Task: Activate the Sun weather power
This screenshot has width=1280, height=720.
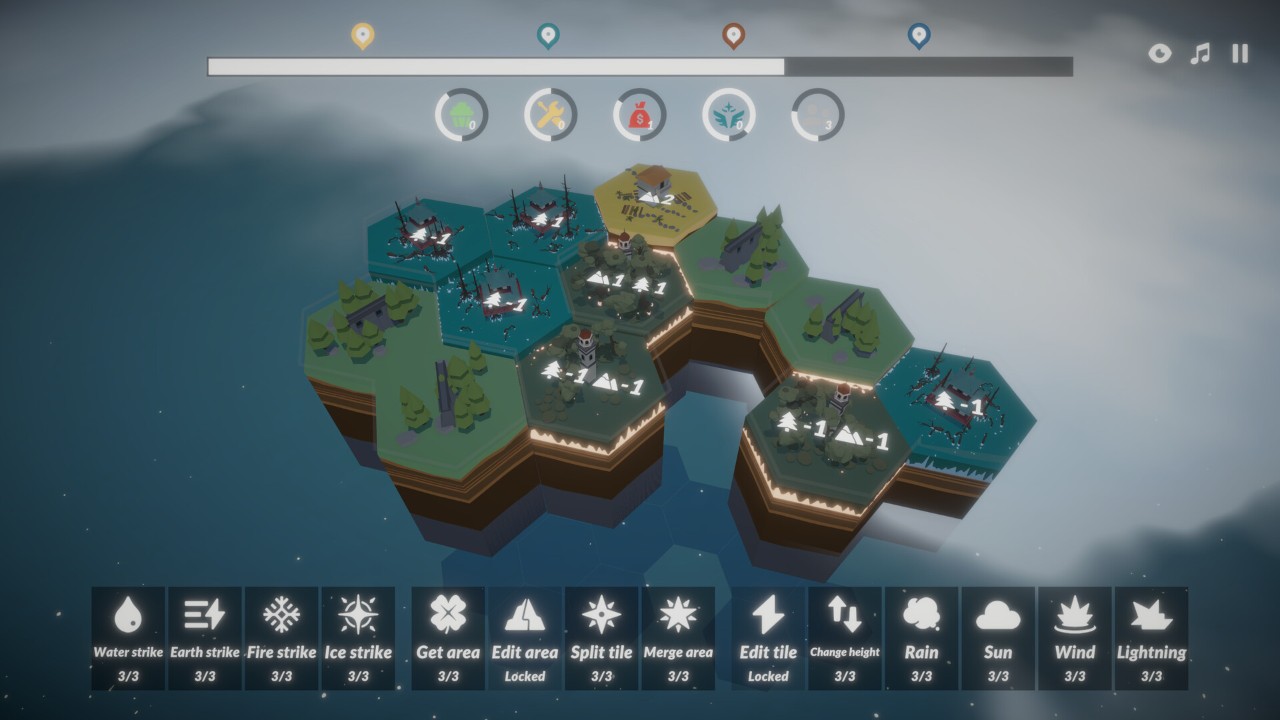Action: (998, 637)
